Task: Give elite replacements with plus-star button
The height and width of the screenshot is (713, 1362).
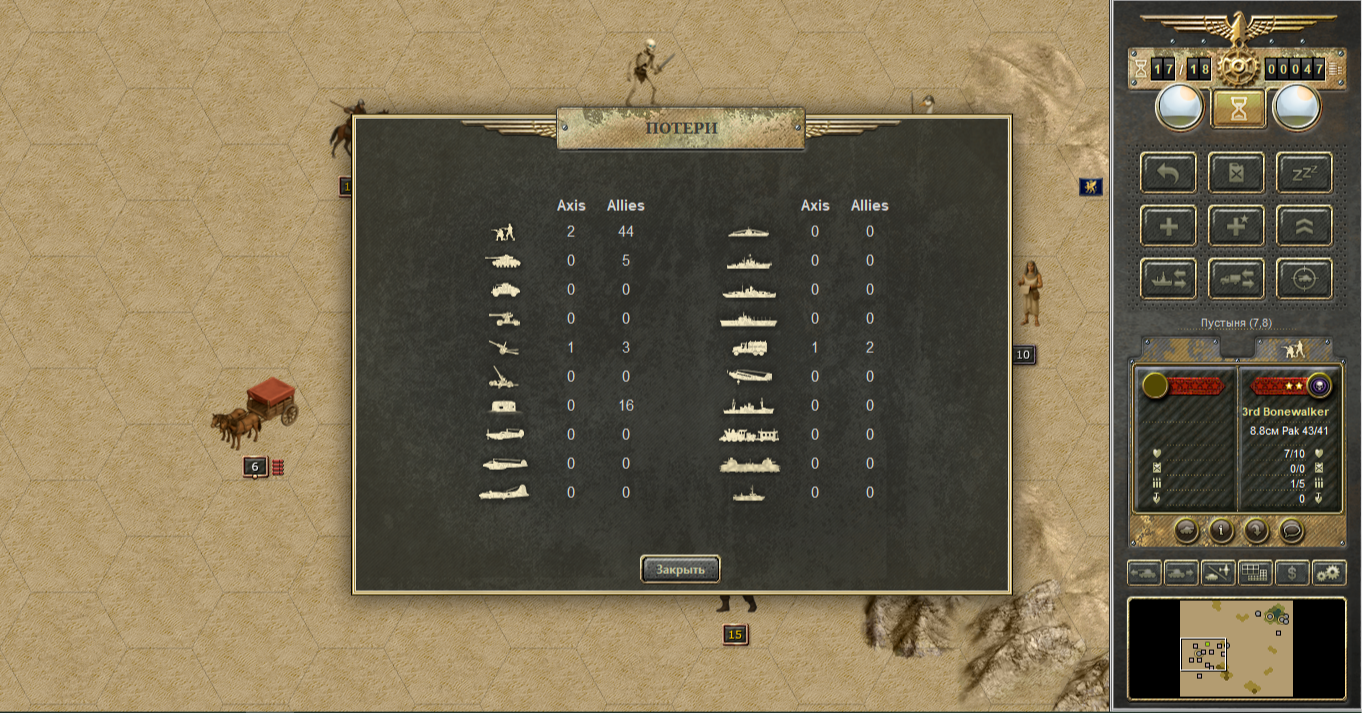Action: 1236,226
